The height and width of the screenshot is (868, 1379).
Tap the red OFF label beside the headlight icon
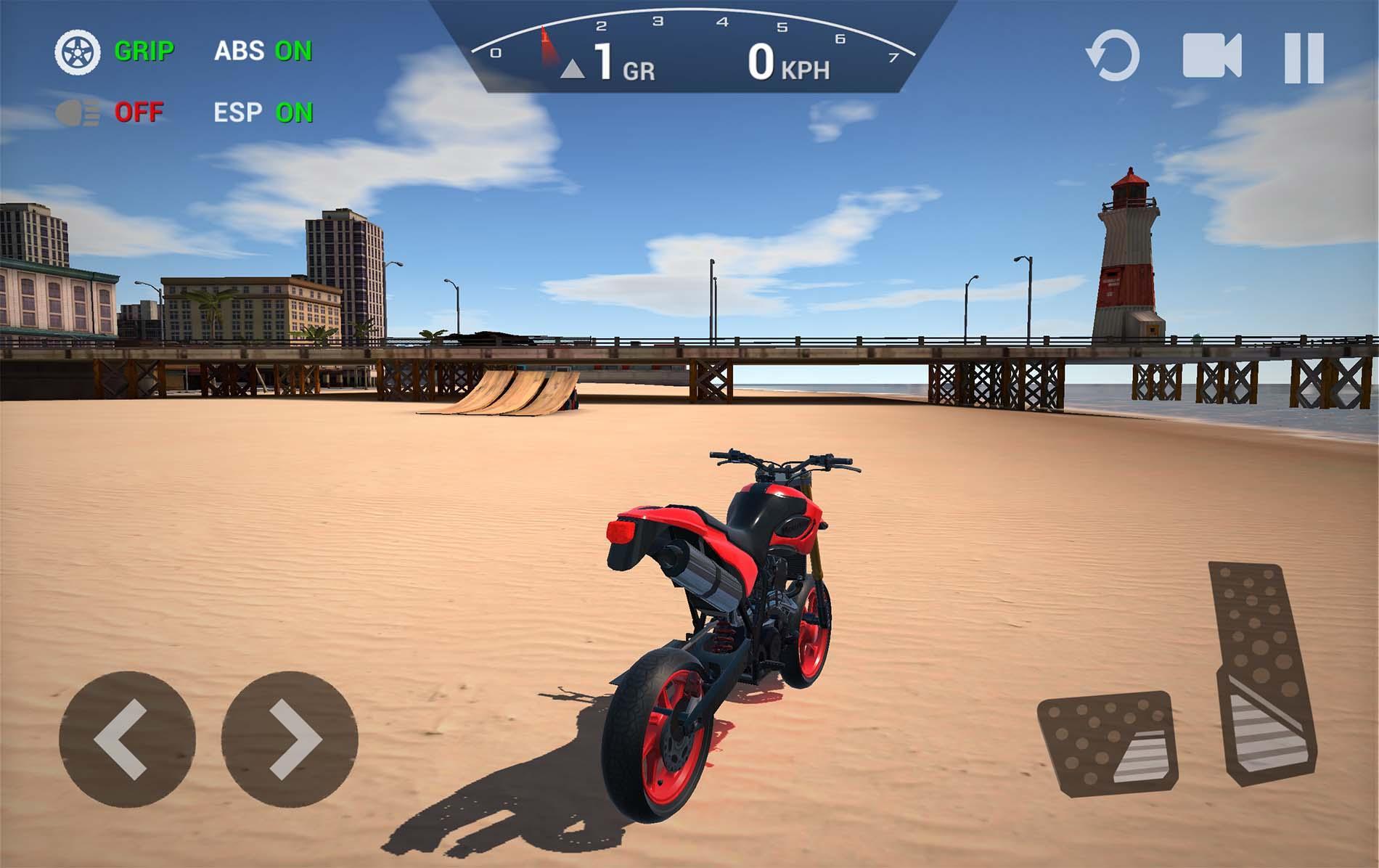click(140, 112)
